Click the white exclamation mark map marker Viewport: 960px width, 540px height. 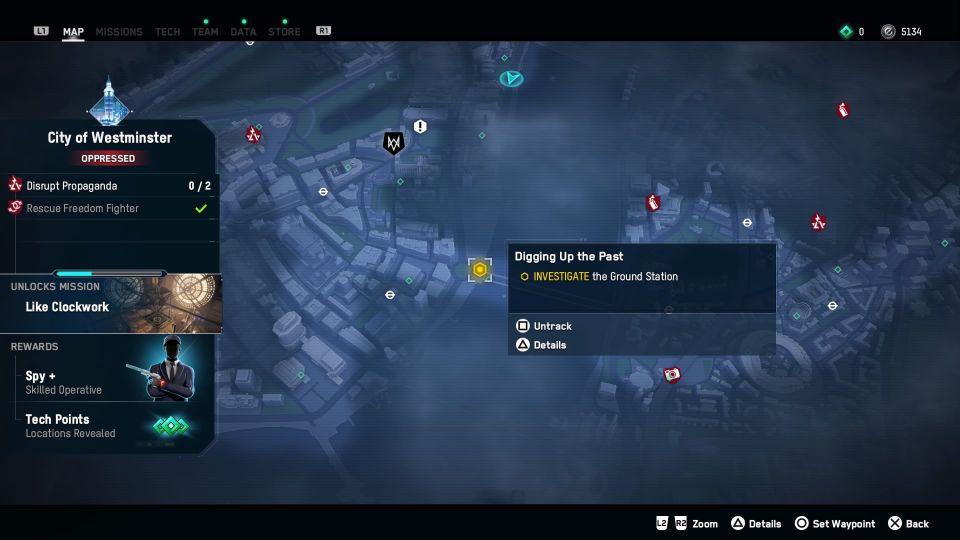(420, 127)
